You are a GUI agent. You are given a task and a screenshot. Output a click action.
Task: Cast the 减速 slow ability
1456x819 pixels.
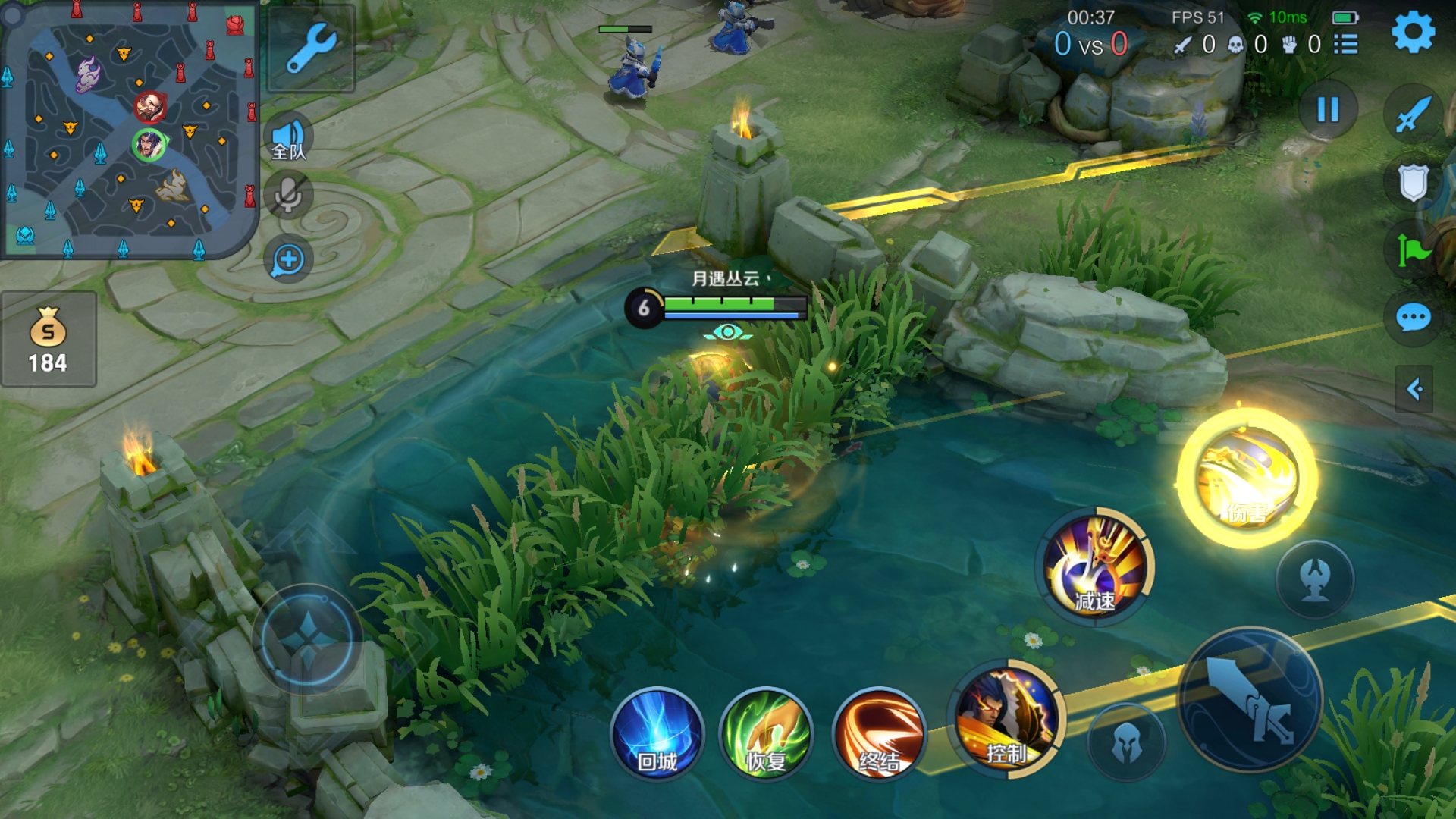point(1094,566)
